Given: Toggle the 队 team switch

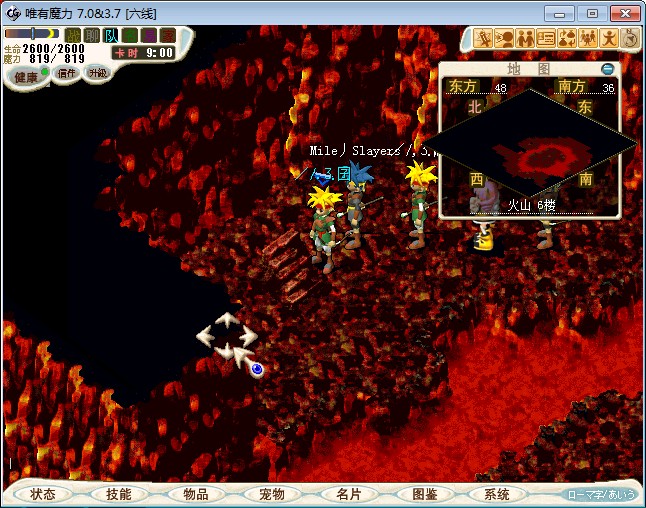Looking at the screenshot, I should [x=111, y=35].
